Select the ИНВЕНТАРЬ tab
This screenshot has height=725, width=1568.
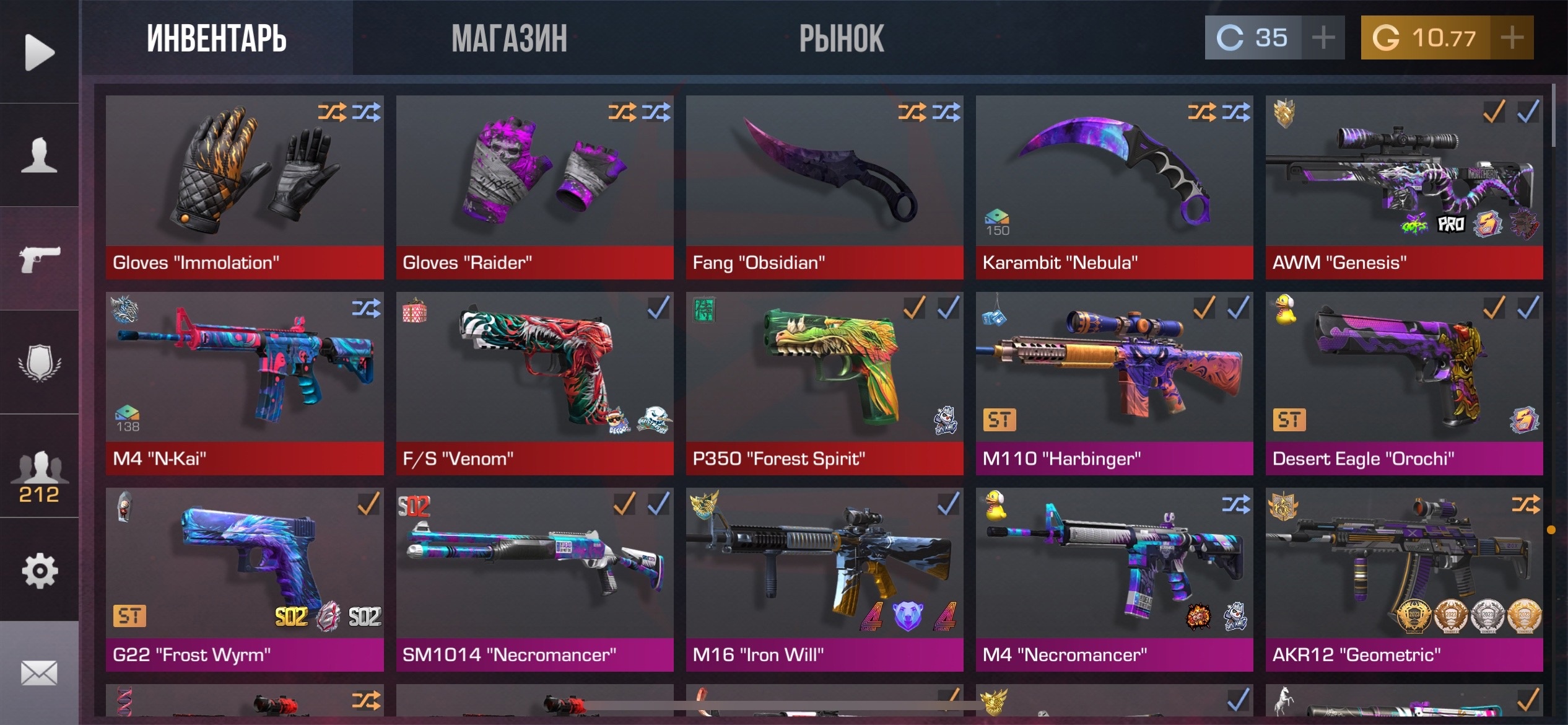(216, 38)
